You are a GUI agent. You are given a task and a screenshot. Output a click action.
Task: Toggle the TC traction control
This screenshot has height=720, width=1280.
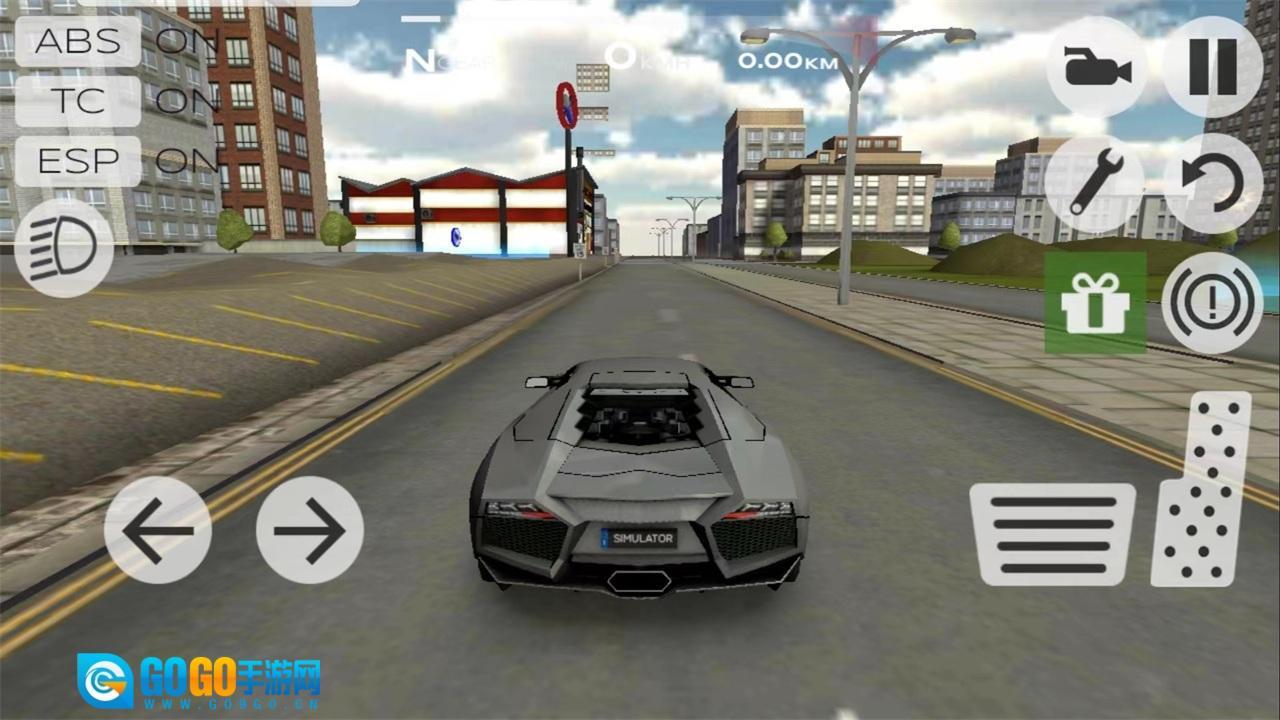(78, 101)
